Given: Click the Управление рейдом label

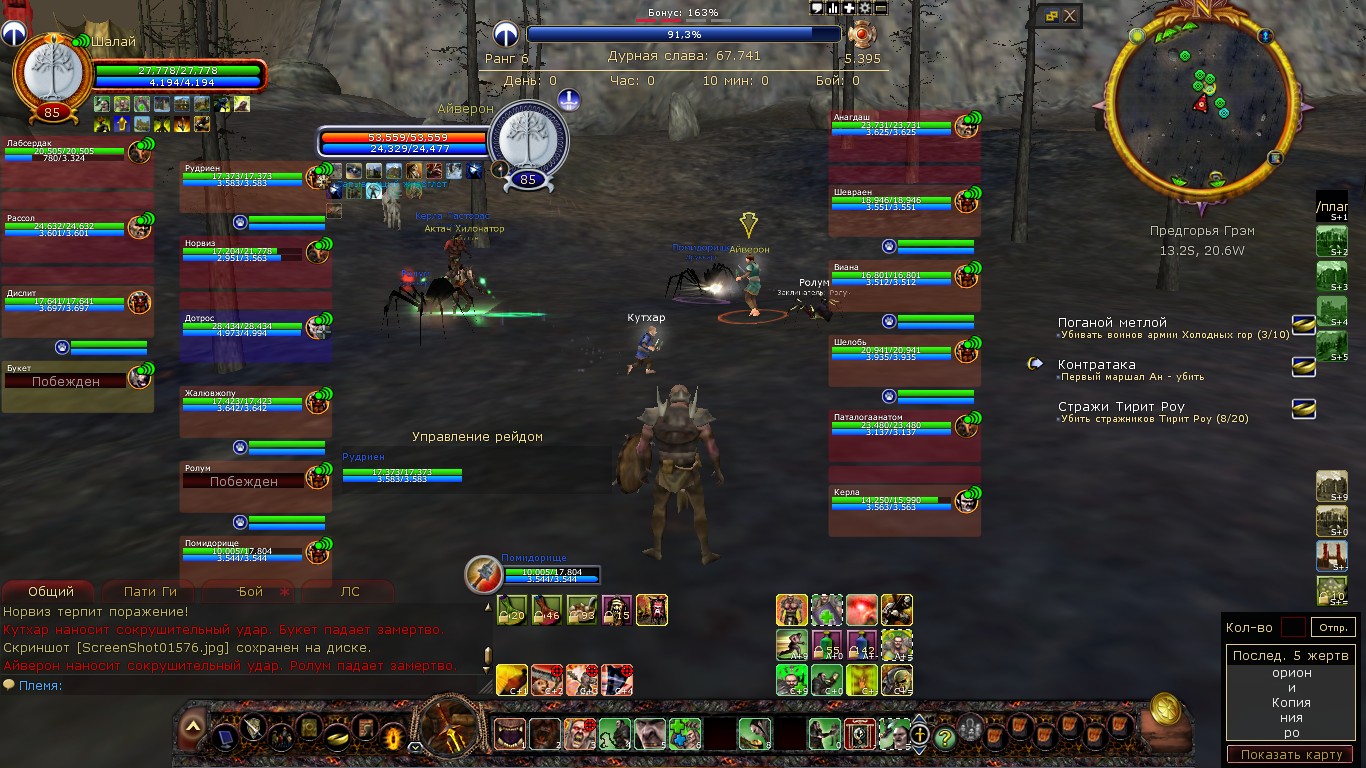Looking at the screenshot, I should click(x=477, y=437).
